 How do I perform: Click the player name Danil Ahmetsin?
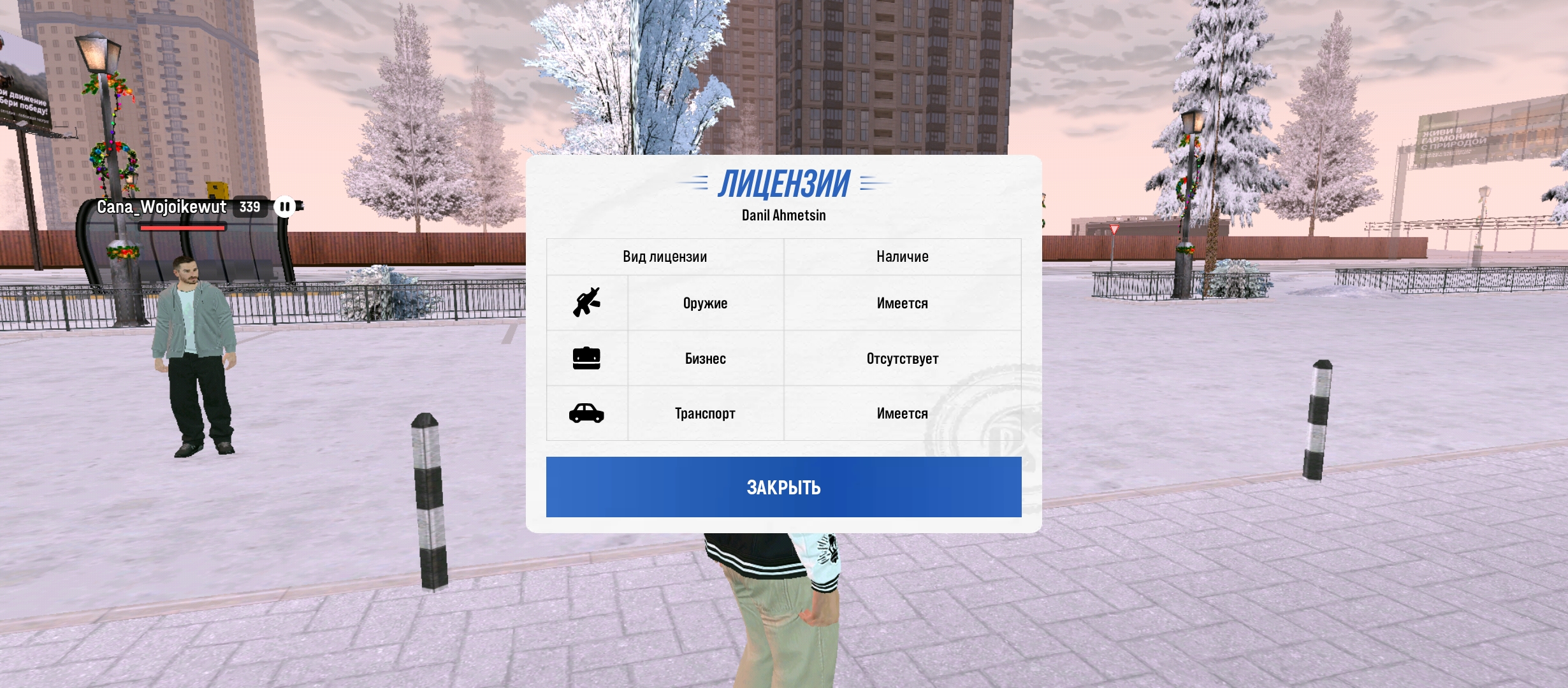pos(783,215)
